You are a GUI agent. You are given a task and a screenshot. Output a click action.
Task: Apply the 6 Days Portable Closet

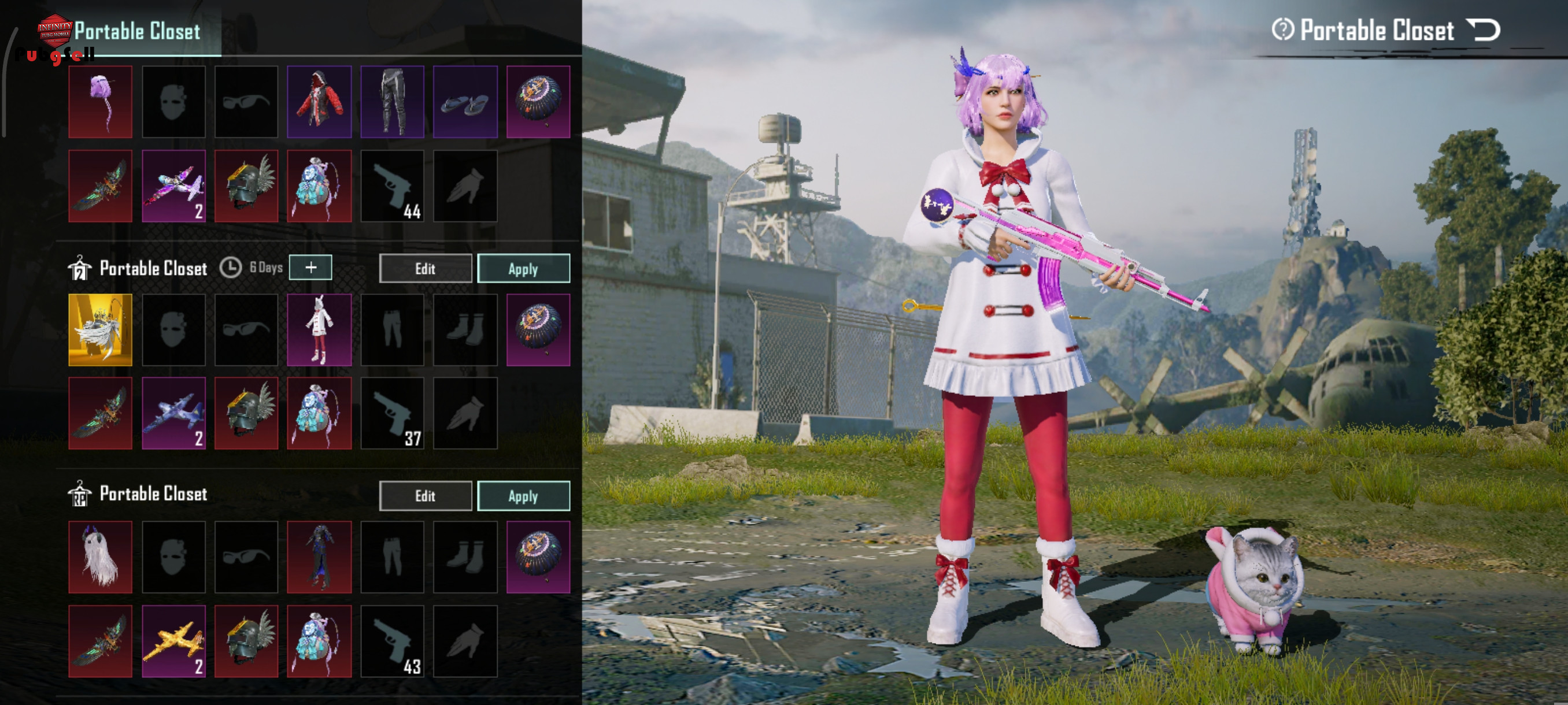[523, 268]
